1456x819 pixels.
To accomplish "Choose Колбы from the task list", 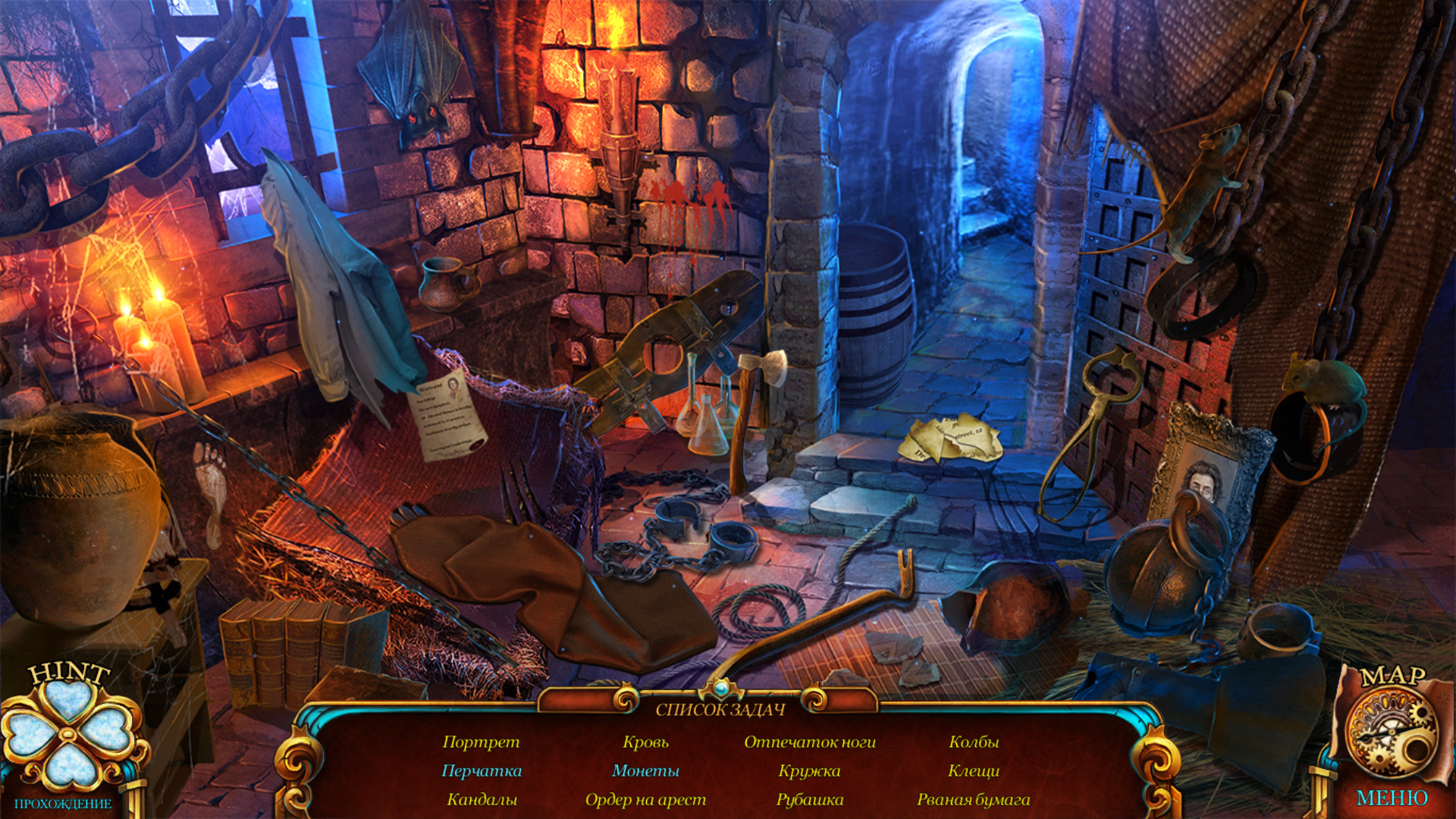I will point(974,742).
